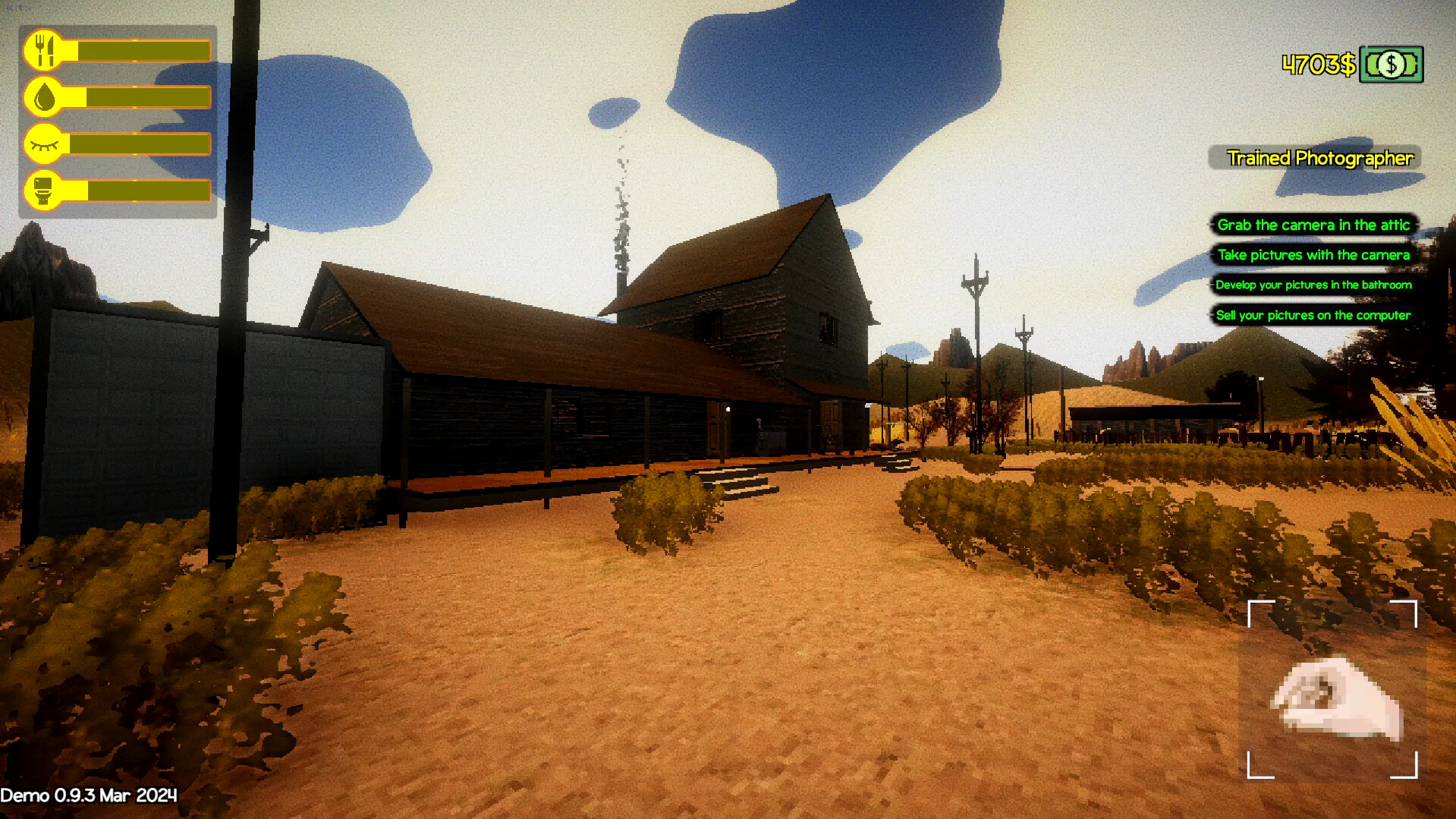
Task: Expand the quest list under Trained Photographer
Action: [1313, 269]
